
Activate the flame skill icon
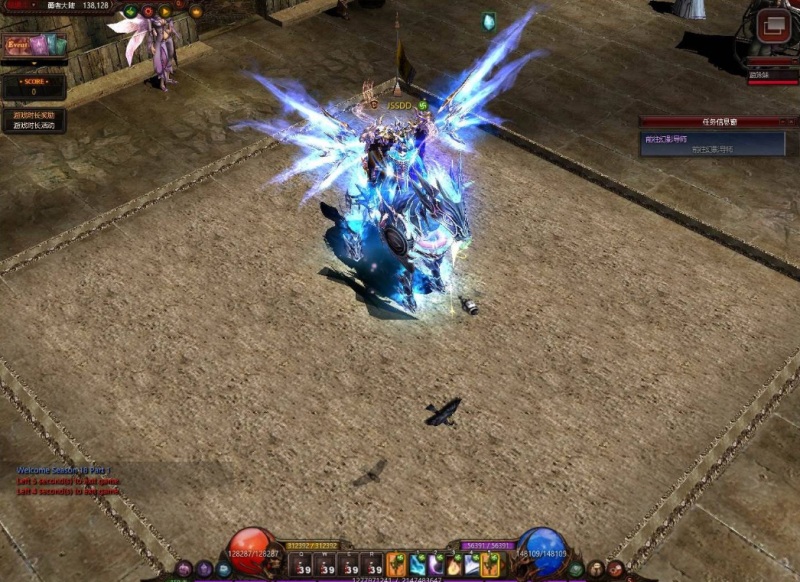[x=455, y=565]
